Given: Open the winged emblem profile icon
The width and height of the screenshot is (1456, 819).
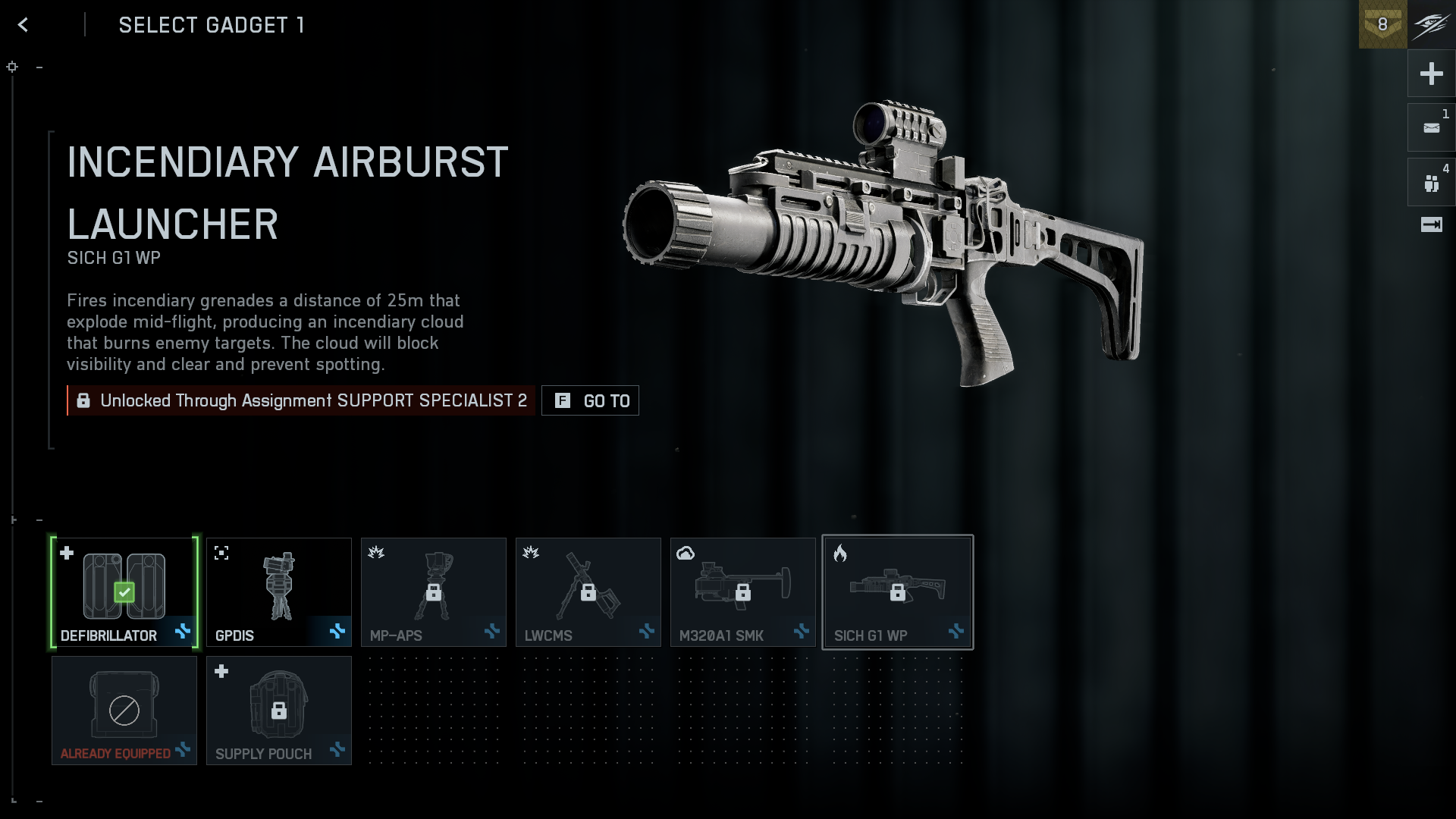Looking at the screenshot, I should point(1431,24).
